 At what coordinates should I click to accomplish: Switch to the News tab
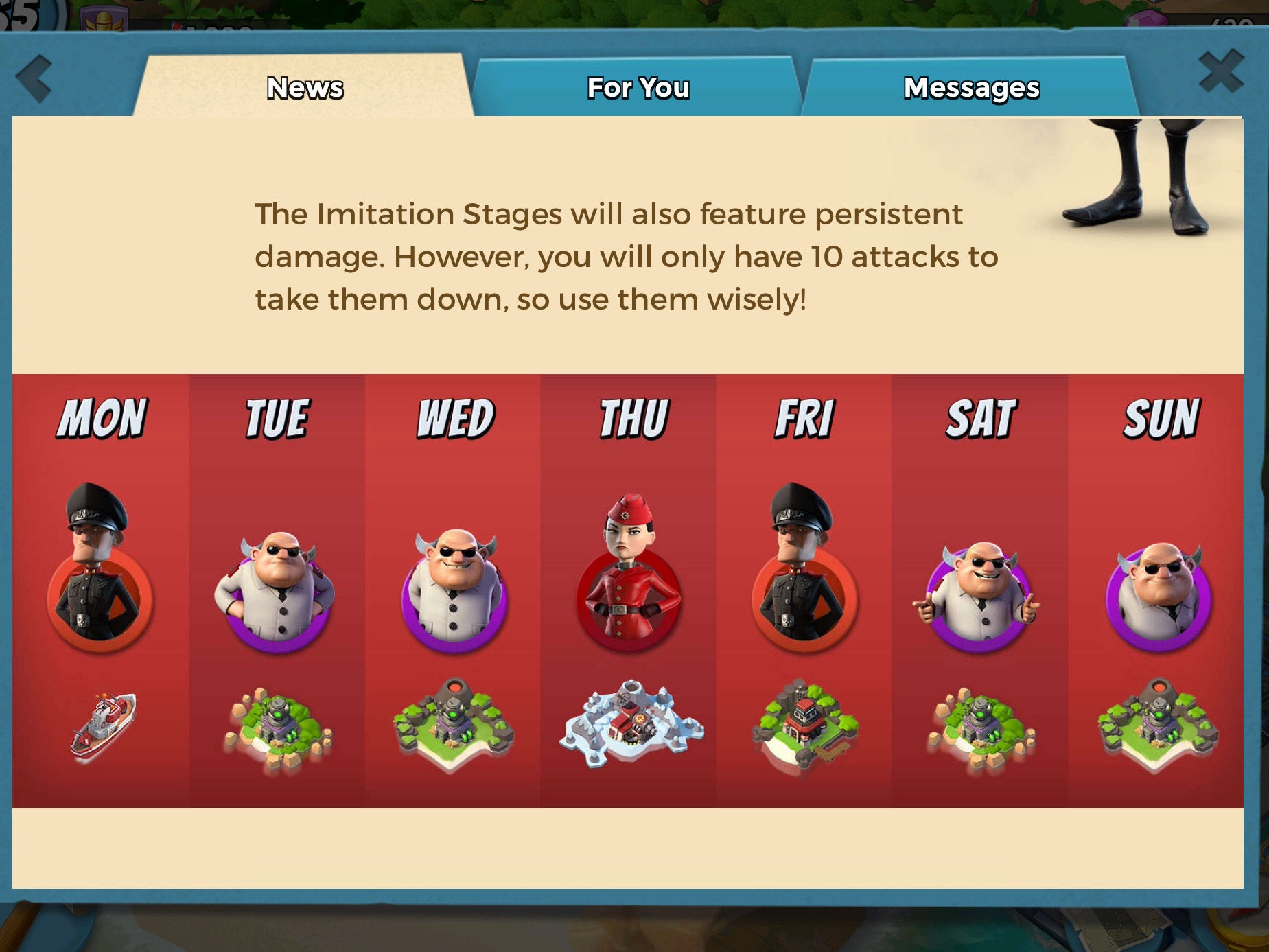(x=305, y=88)
